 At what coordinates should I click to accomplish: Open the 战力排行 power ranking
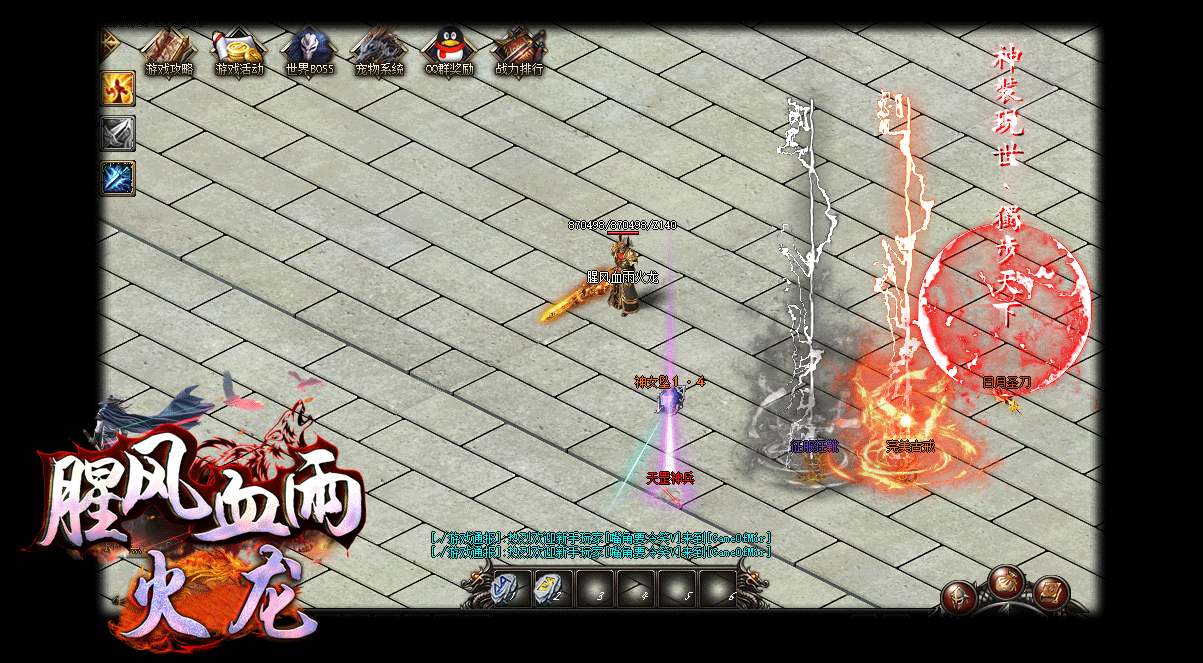(x=519, y=52)
